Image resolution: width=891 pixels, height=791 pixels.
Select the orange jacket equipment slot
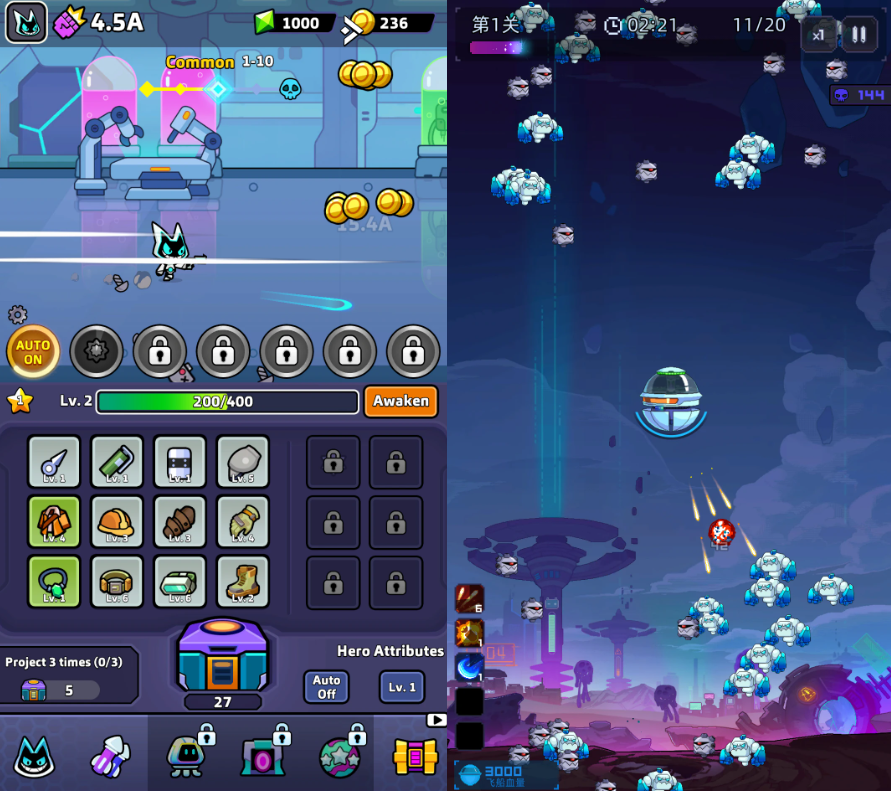tap(54, 522)
